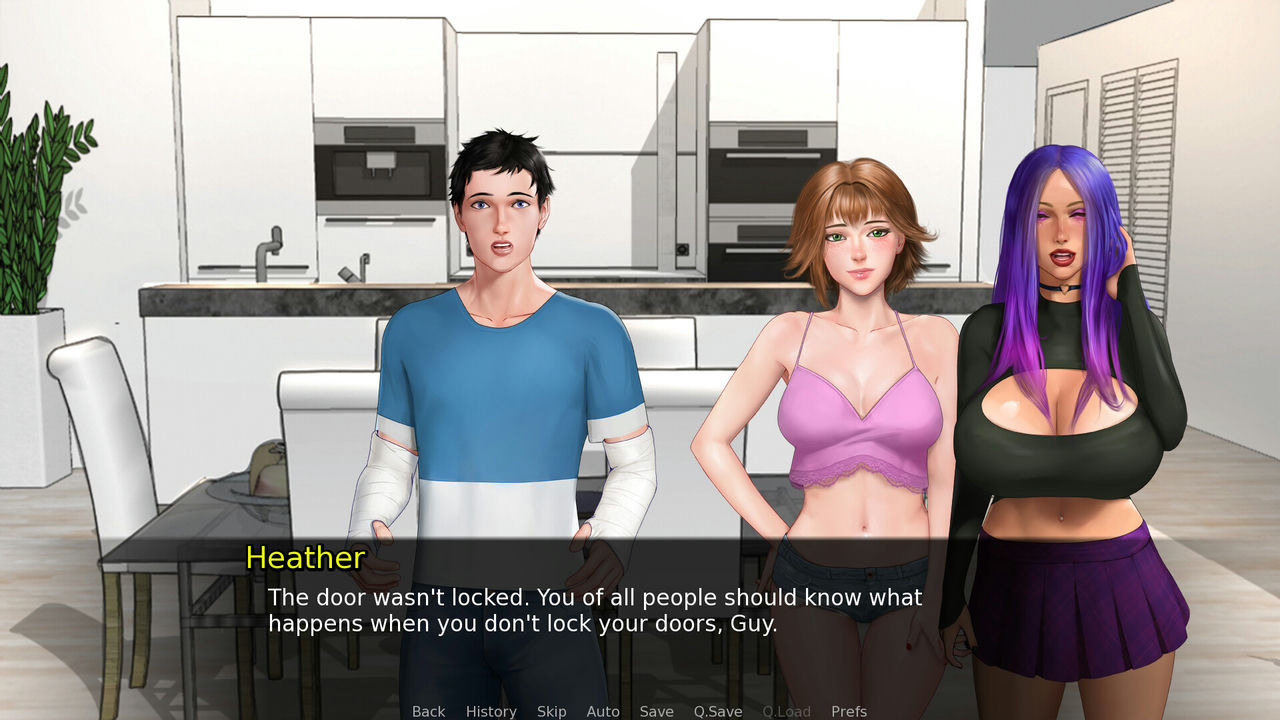1280x720 pixels.
Task: Enable Auto-advance mode
Action: tap(603, 711)
